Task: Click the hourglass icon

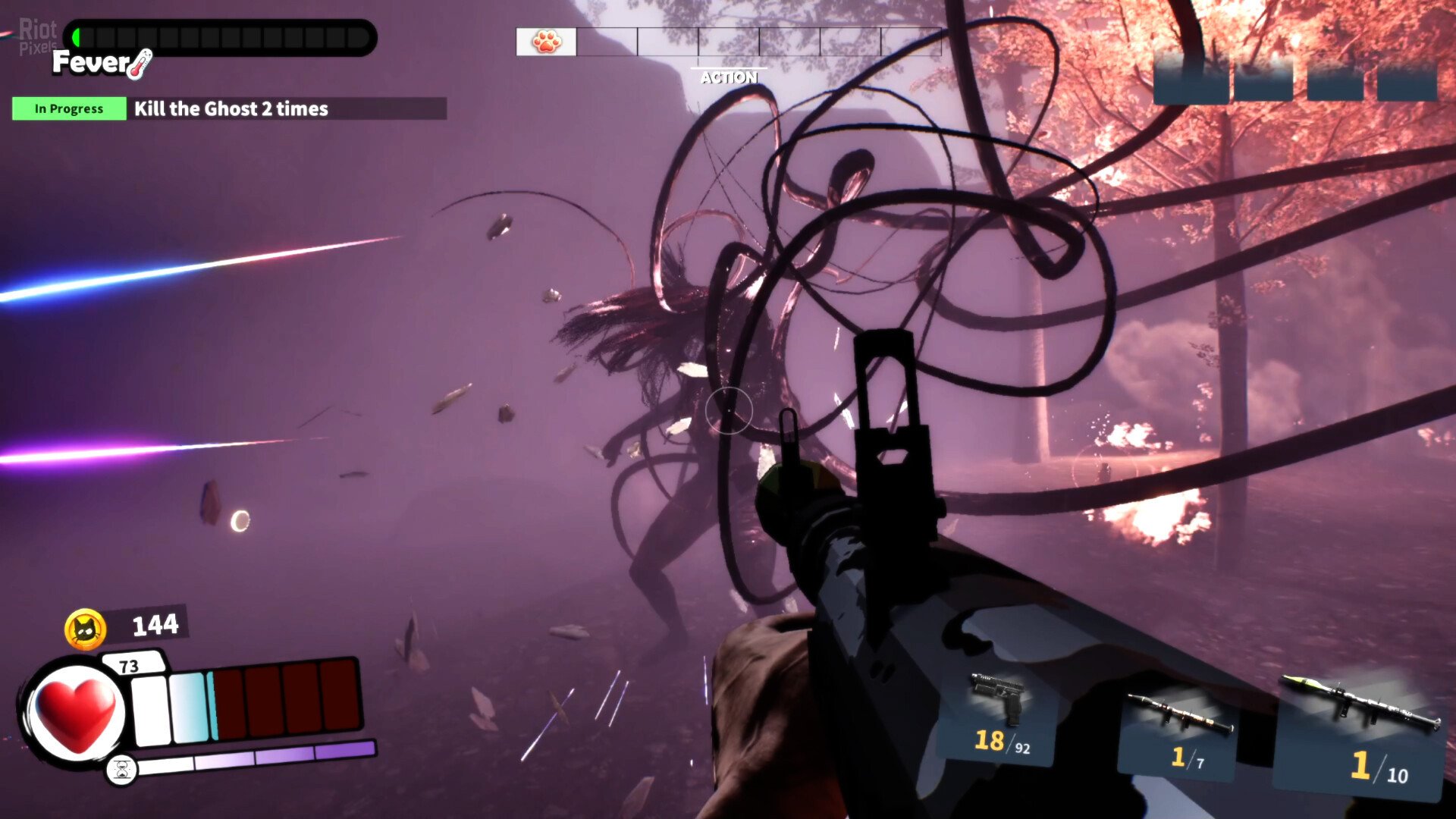Action: (x=121, y=770)
